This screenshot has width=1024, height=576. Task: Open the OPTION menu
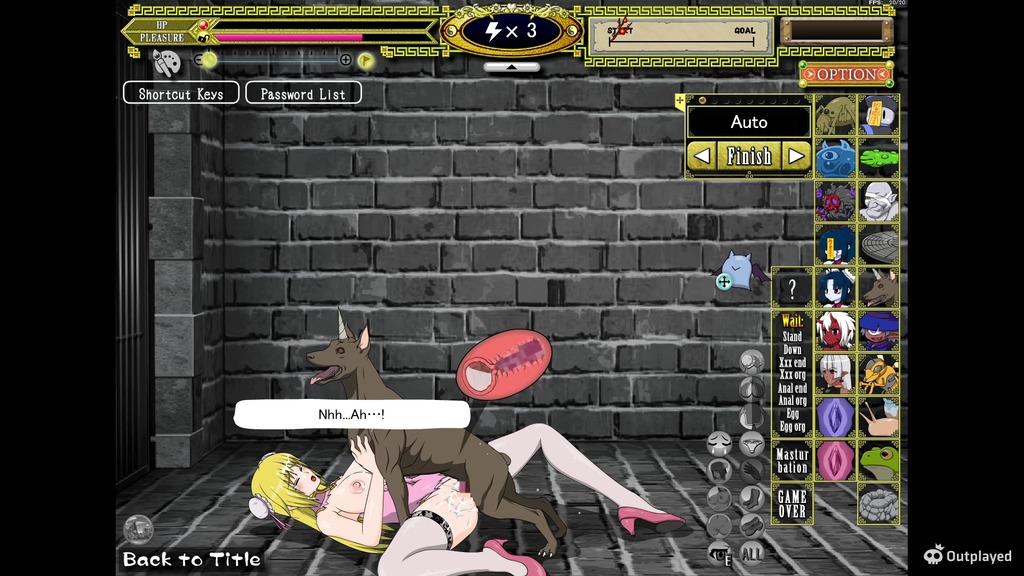click(x=846, y=74)
